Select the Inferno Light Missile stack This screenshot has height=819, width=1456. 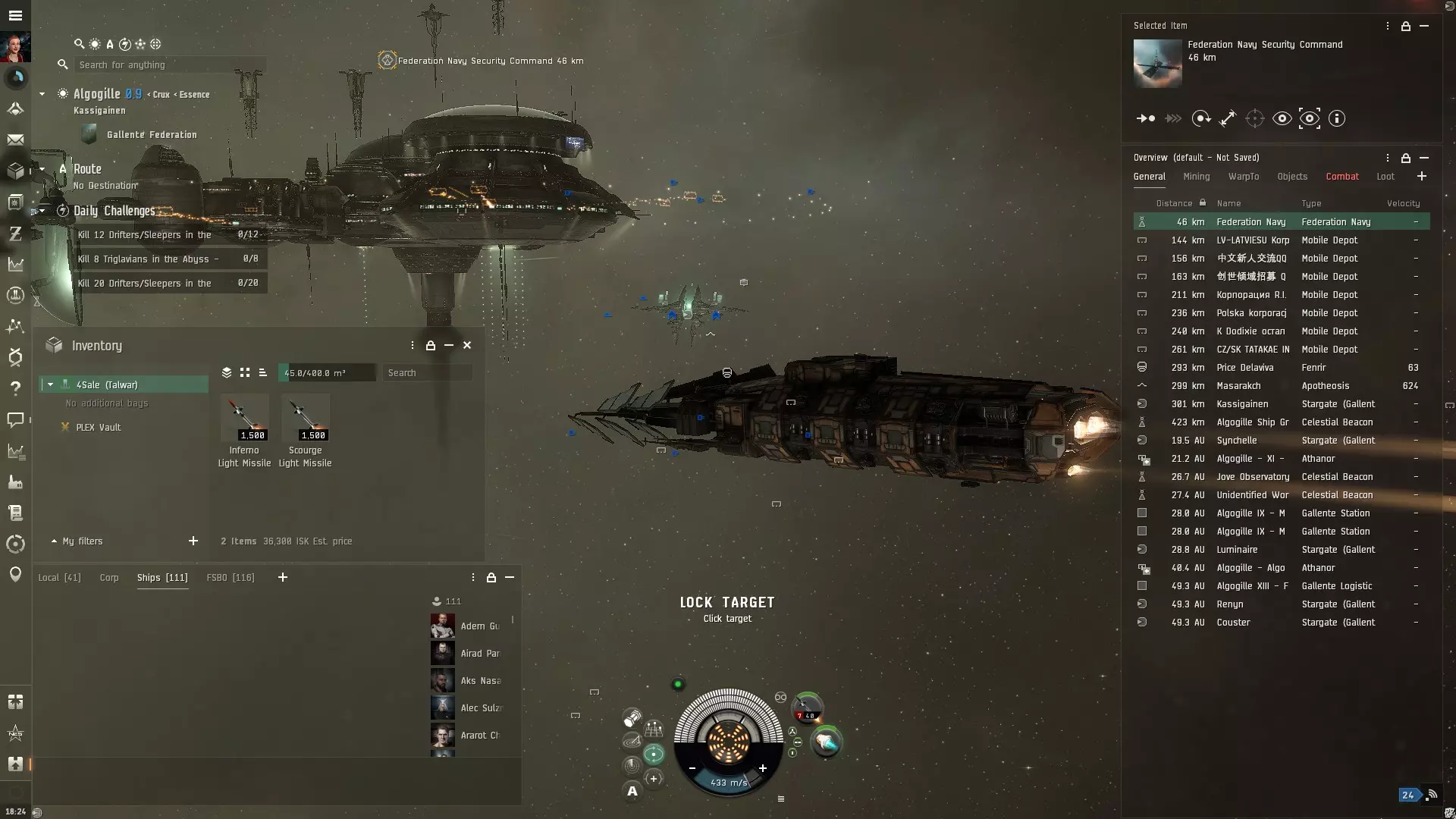point(244,418)
